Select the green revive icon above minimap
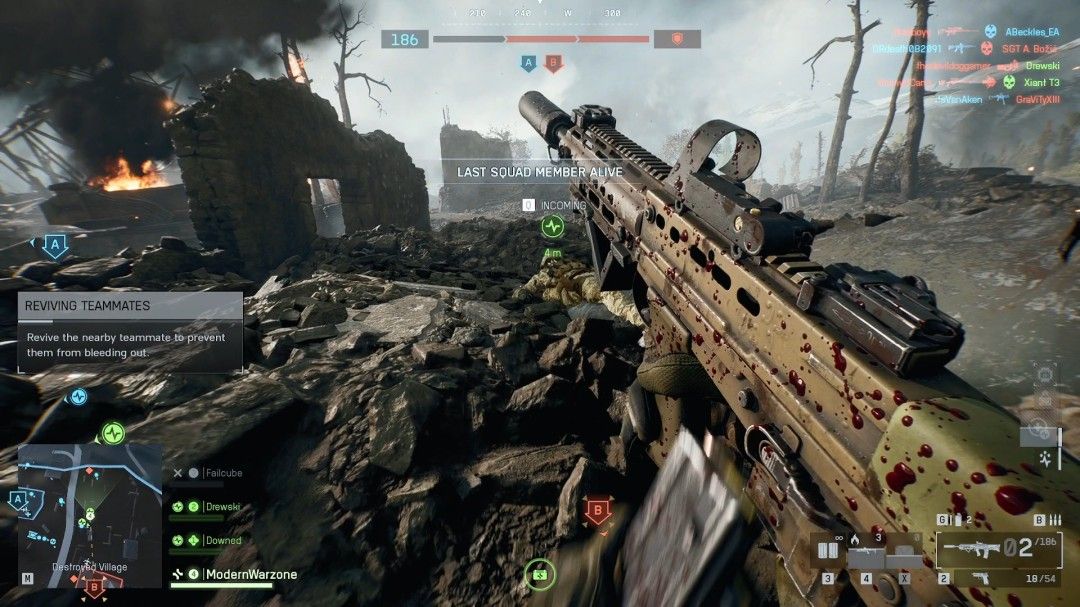This screenshot has height=607, width=1080. coord(112,433)
